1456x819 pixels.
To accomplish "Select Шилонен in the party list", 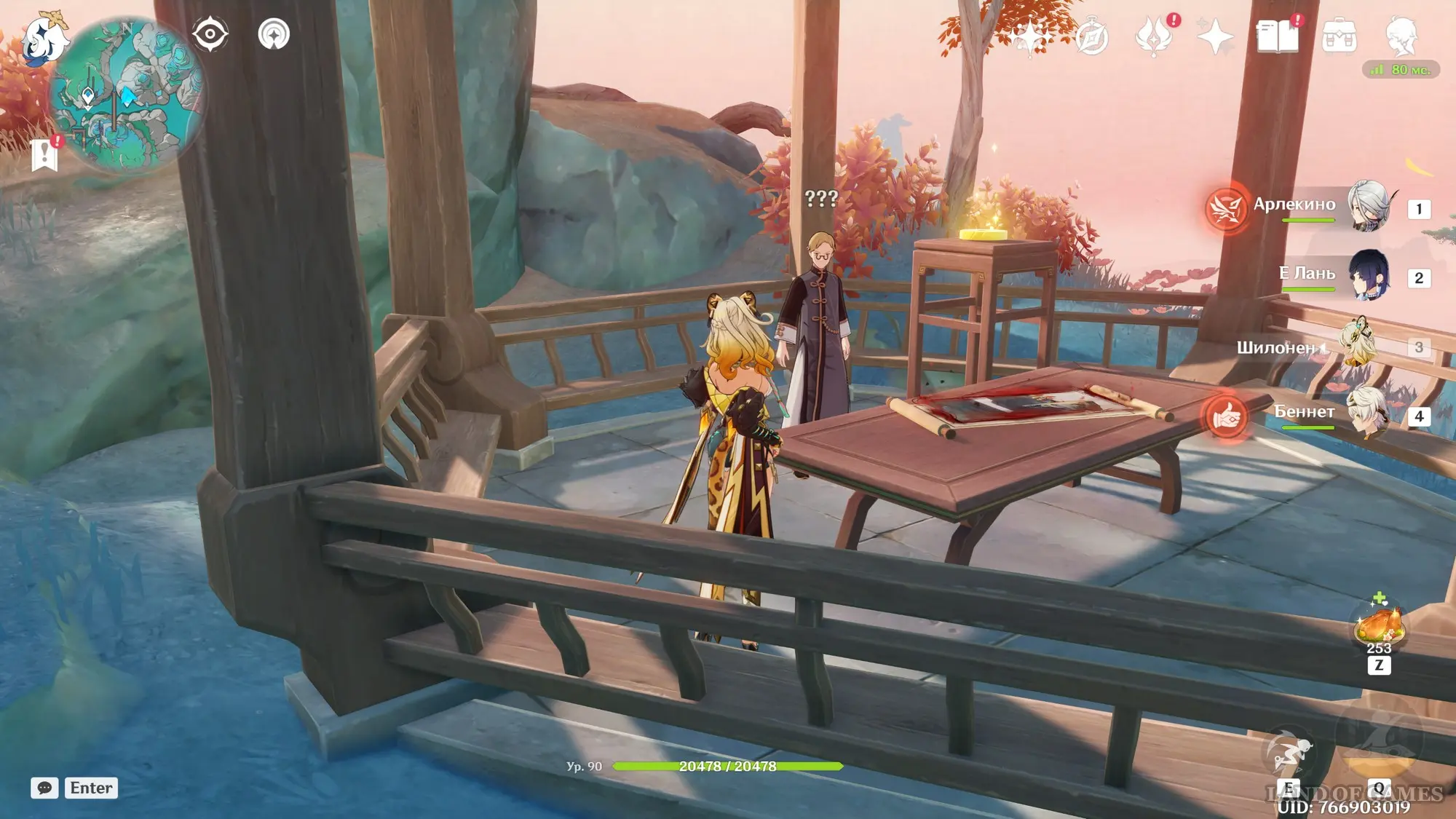I will point(1358,345).
